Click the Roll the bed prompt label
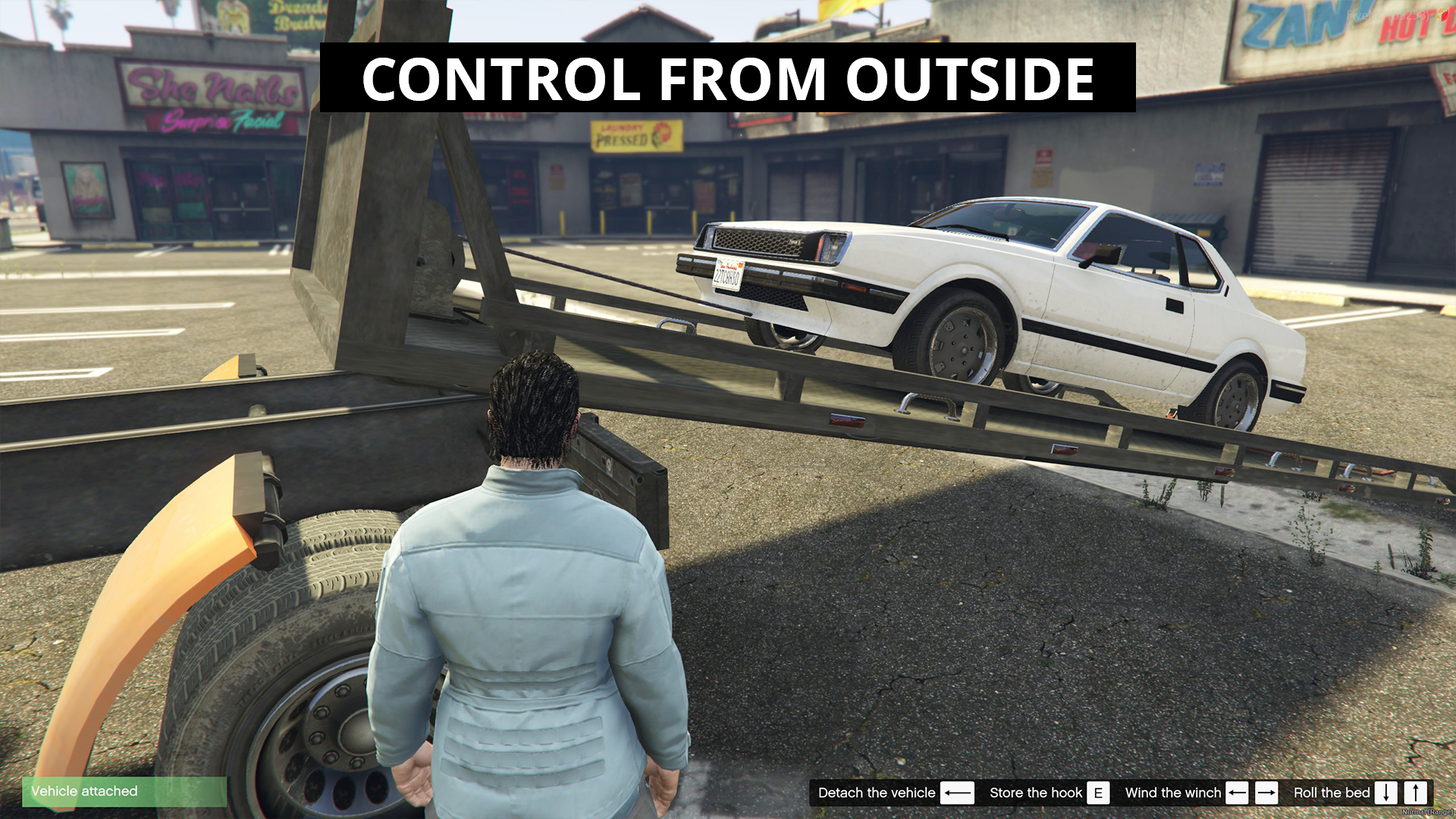This screenshot has height=819, width=1456. point(1332,793)
